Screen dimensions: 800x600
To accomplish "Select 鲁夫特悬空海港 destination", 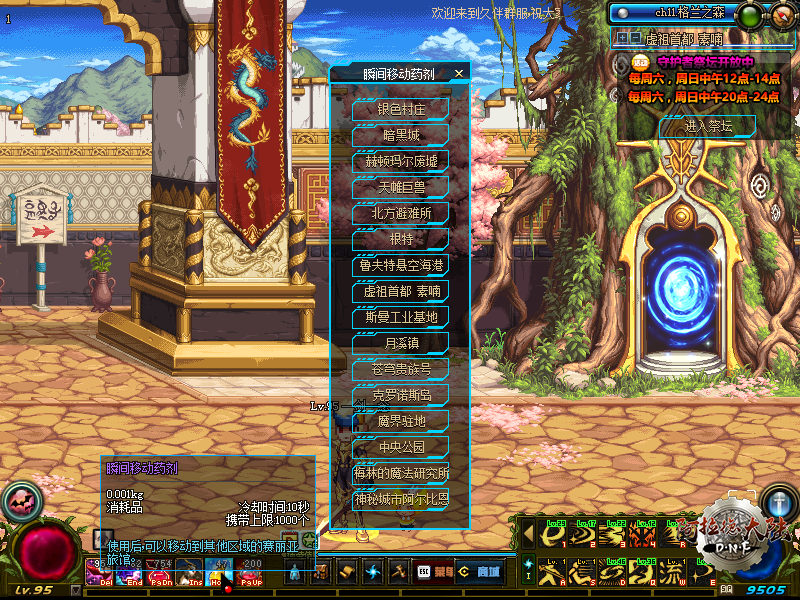I will 401,265.
